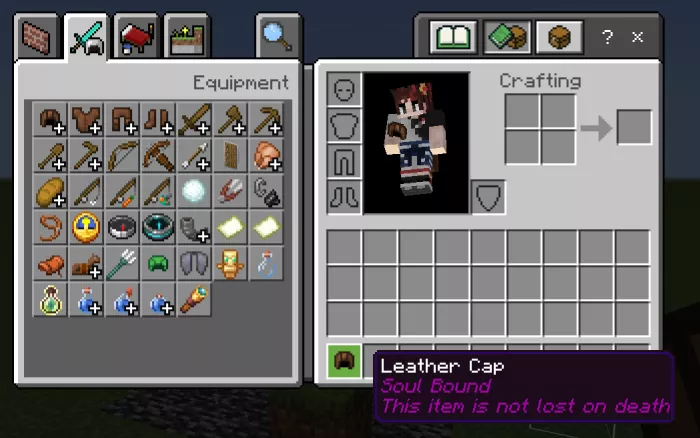
Task: Select the Totem of Undying slot
Action: 230,264
